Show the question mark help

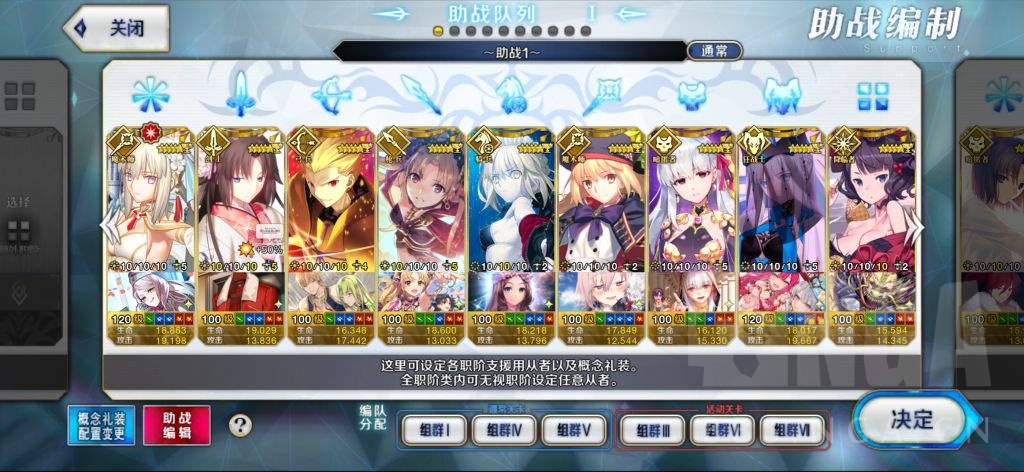click(x=240, y=425)
